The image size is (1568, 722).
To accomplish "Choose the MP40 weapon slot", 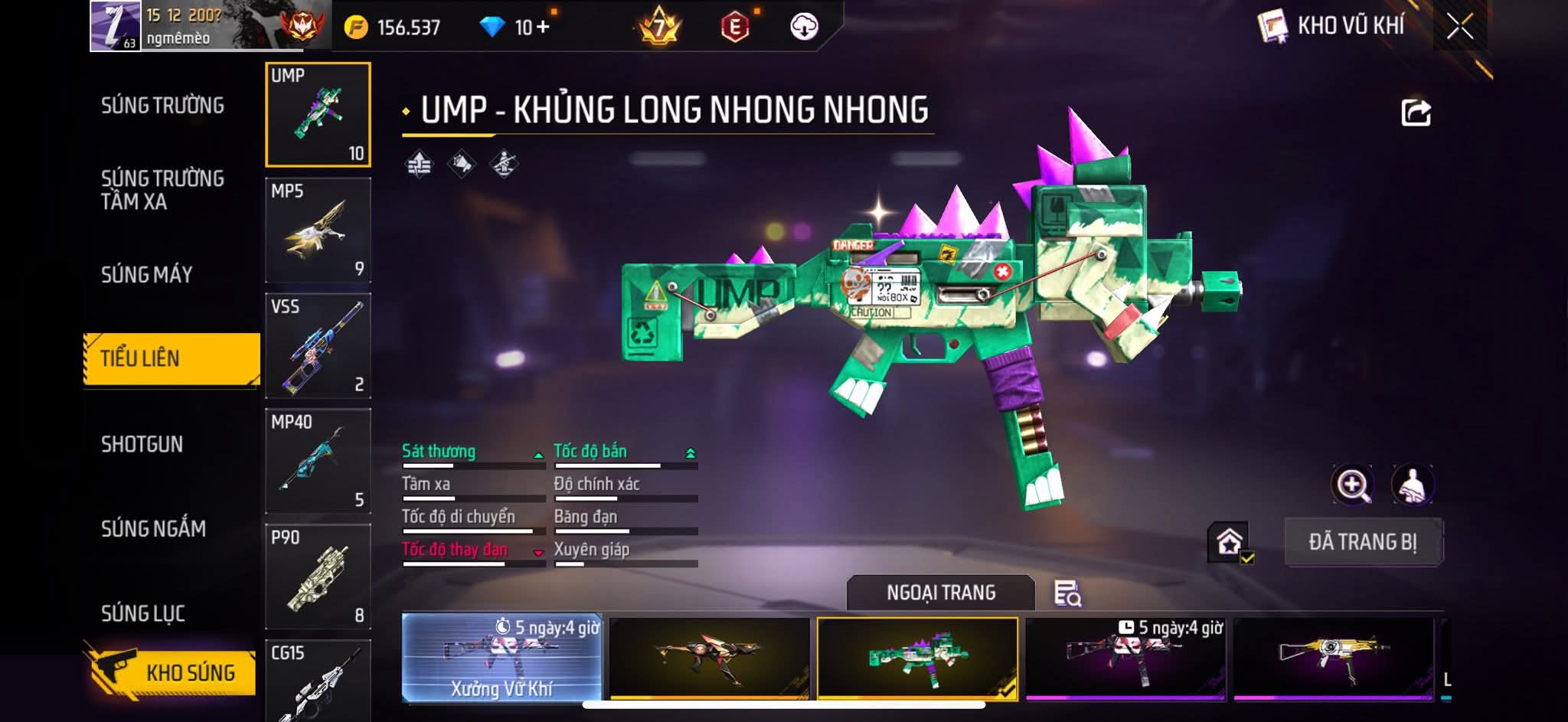I will point(318,461).
